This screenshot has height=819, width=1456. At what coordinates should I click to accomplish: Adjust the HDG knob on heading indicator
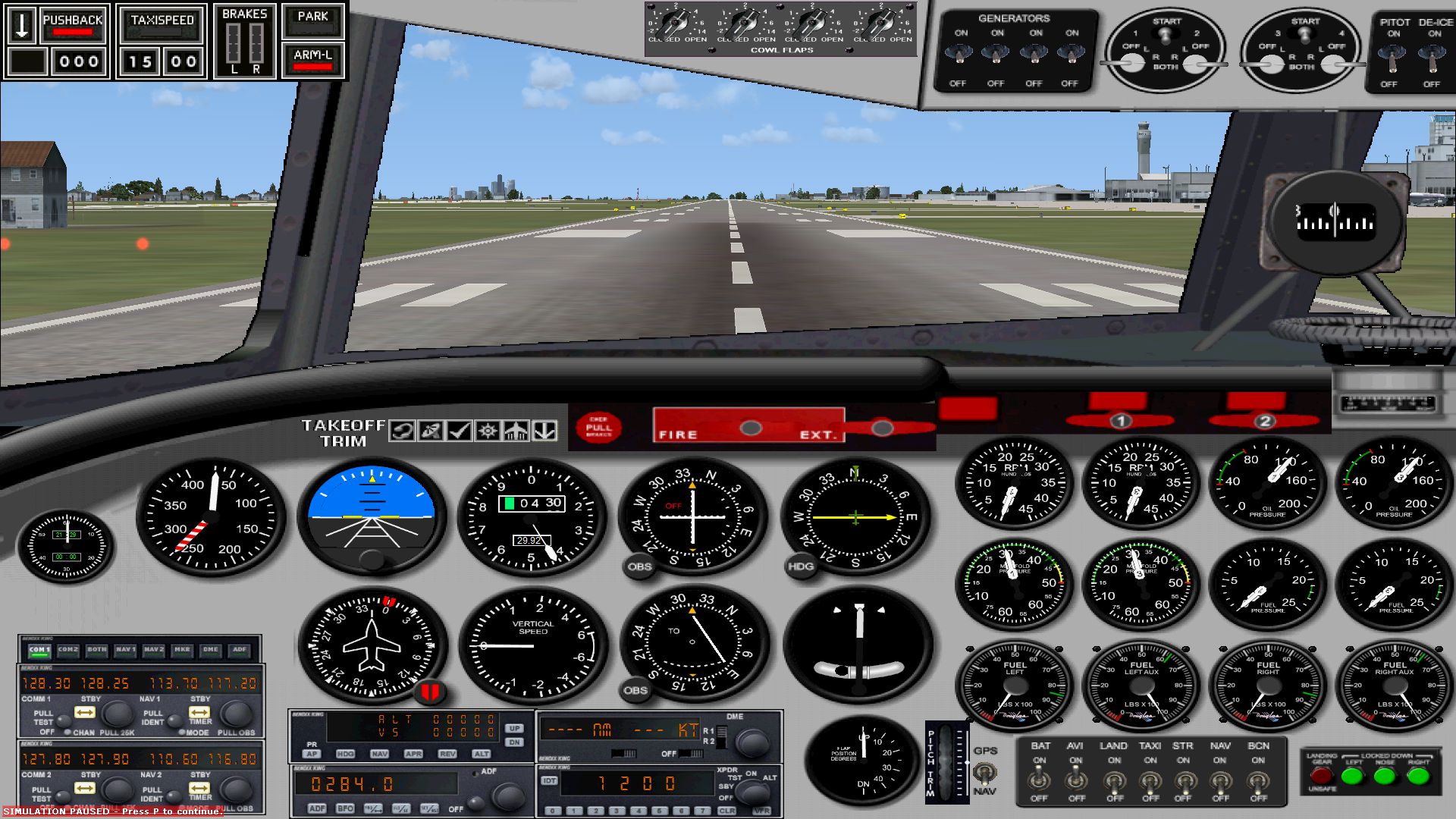801,566
